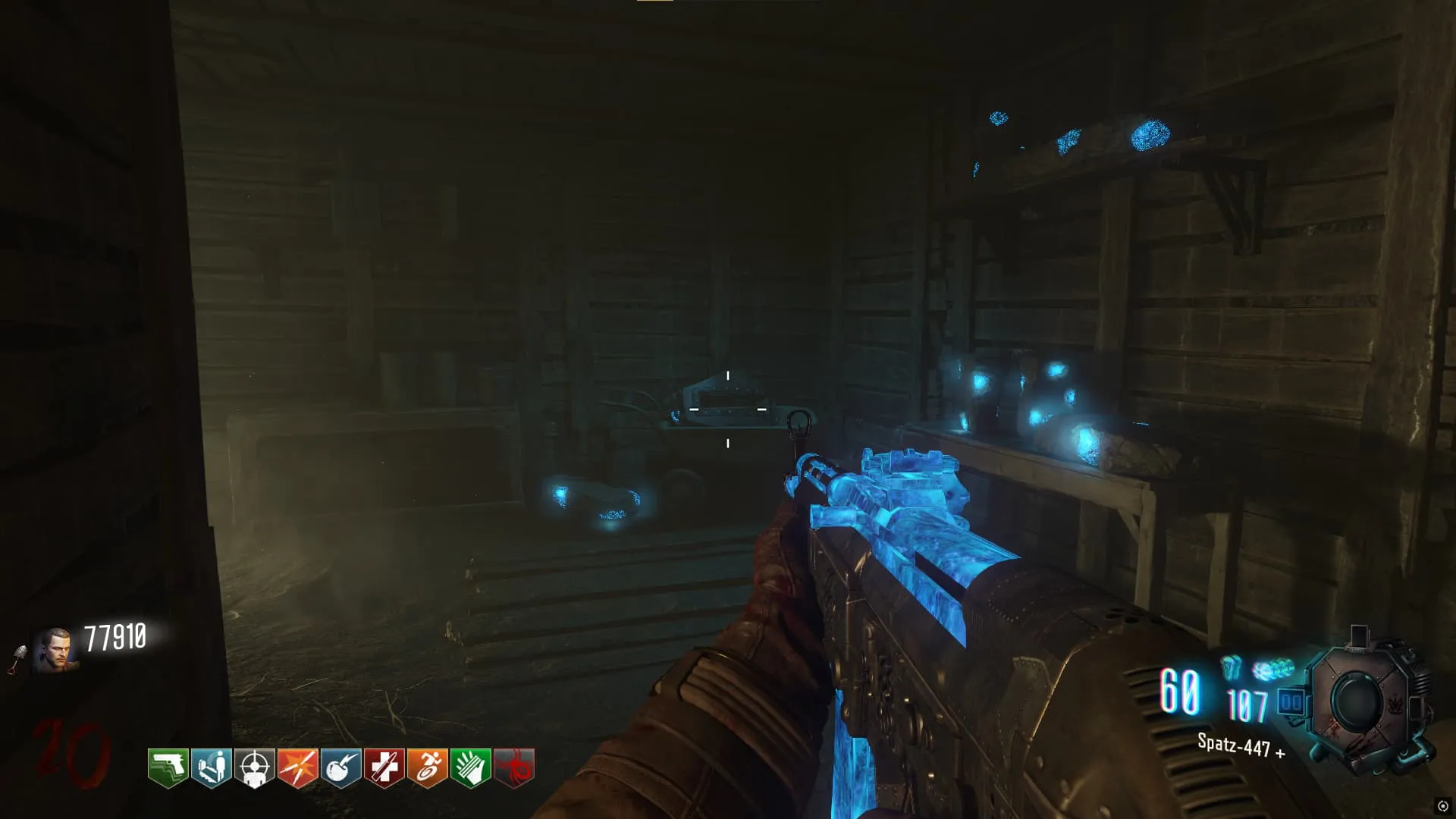Screen dimensions: 1456x819
Task: Click the Electric Cherry perk icon
Action: coord(340,767)
